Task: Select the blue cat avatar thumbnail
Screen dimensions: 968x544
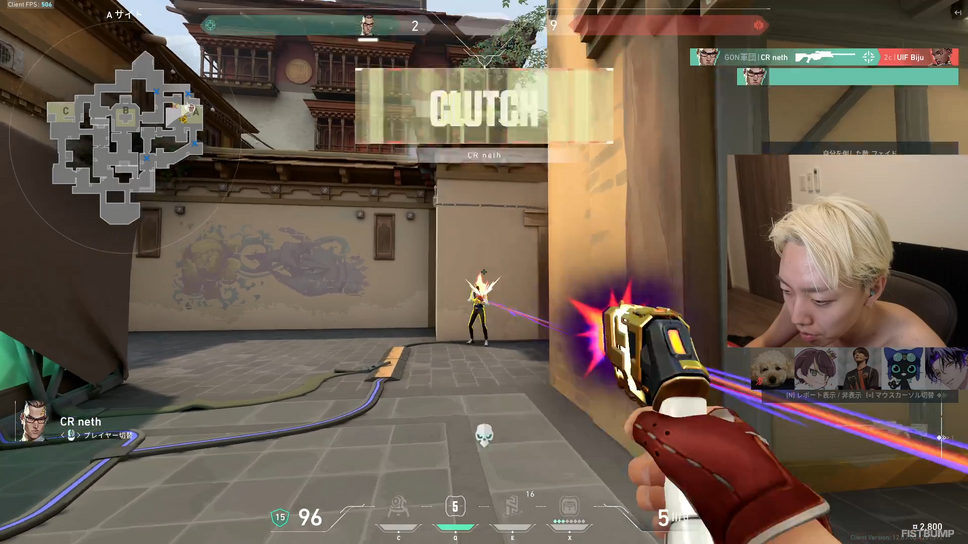Action: [904, 367]
